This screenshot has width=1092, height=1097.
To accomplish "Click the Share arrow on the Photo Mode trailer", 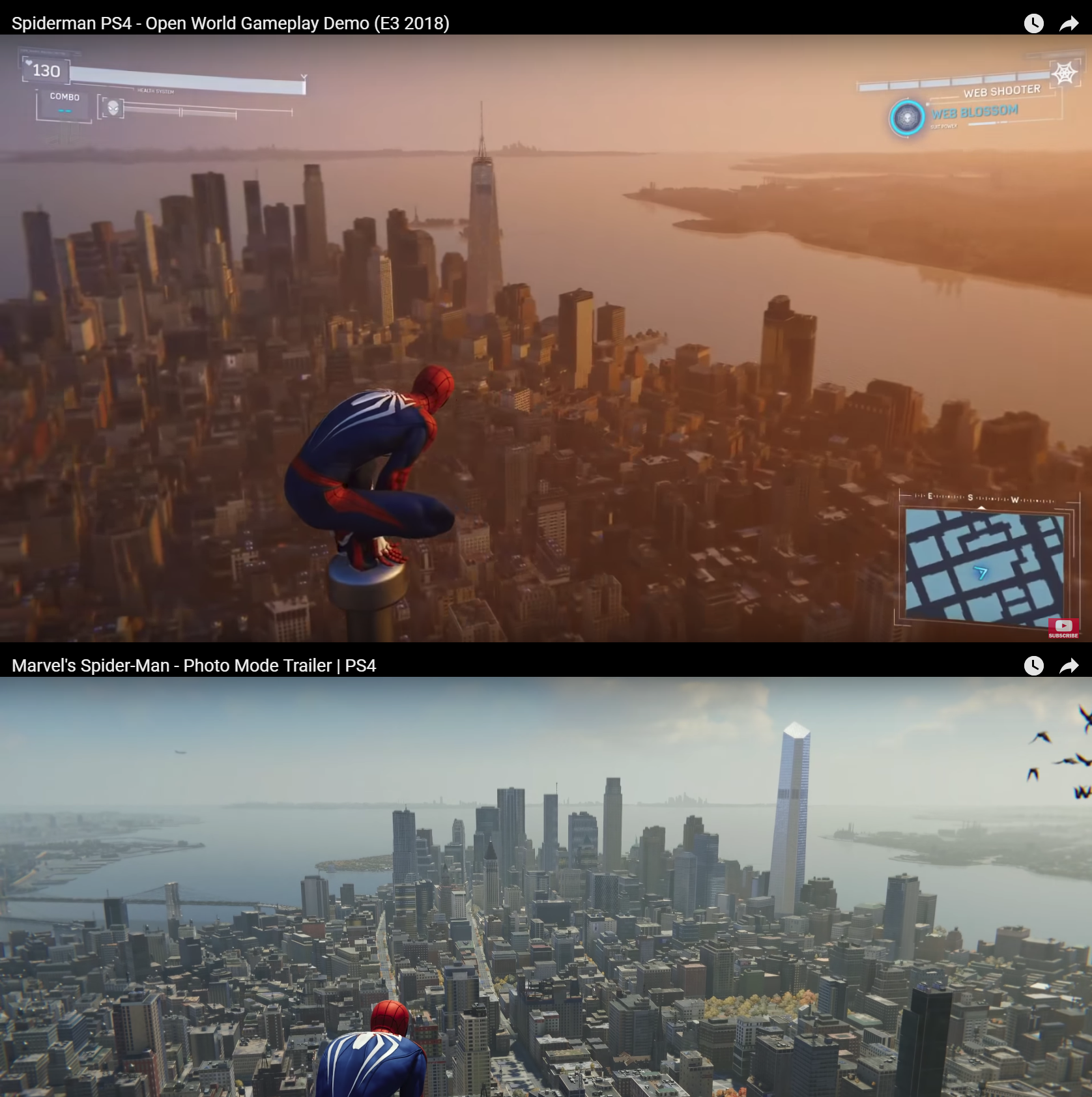I will pyautogui.click(x=1069, y=666).
